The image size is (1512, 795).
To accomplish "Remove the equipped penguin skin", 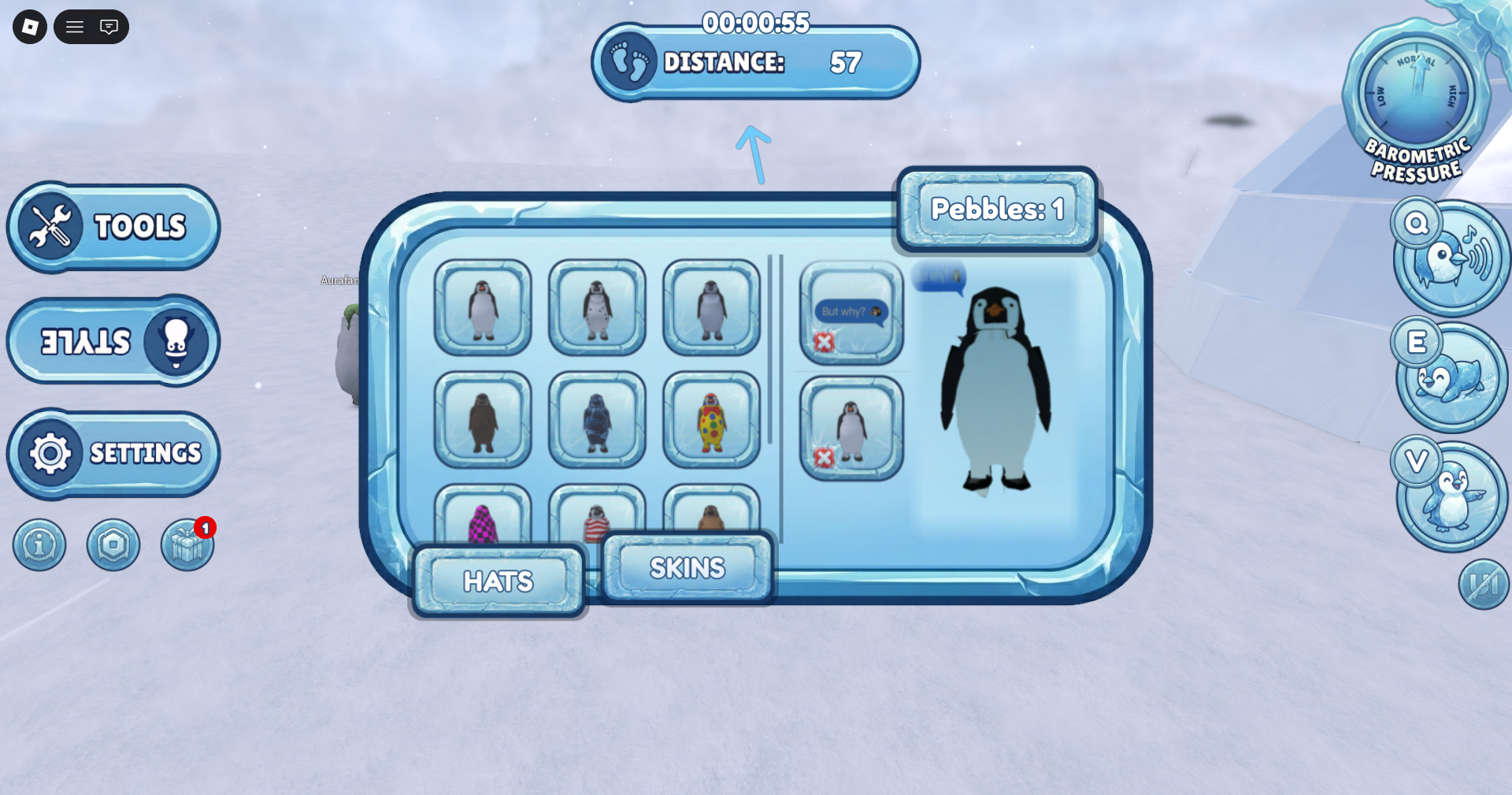I will [826, 455].
